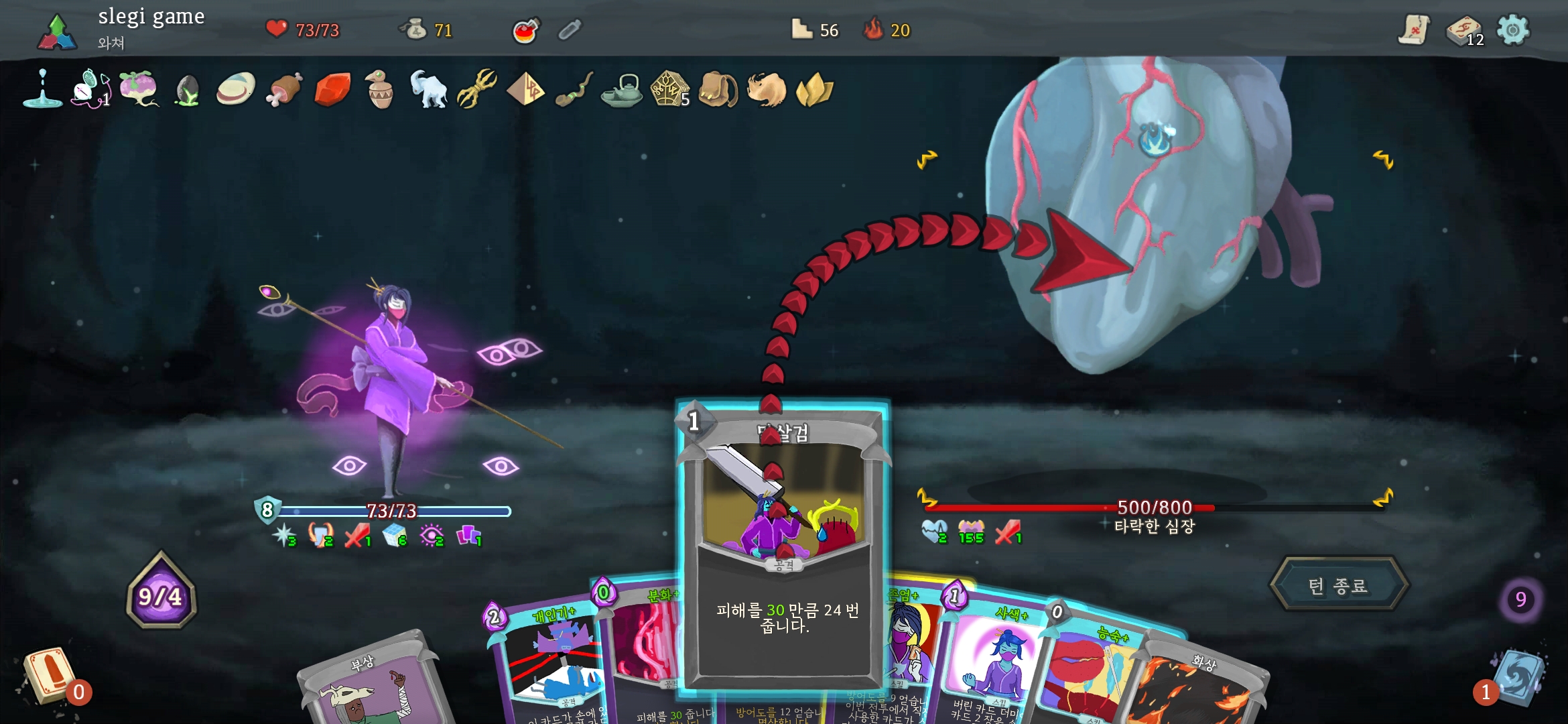View the deck with 12 cards
Screen dimensions: 1568x724
click(1464, 31)
